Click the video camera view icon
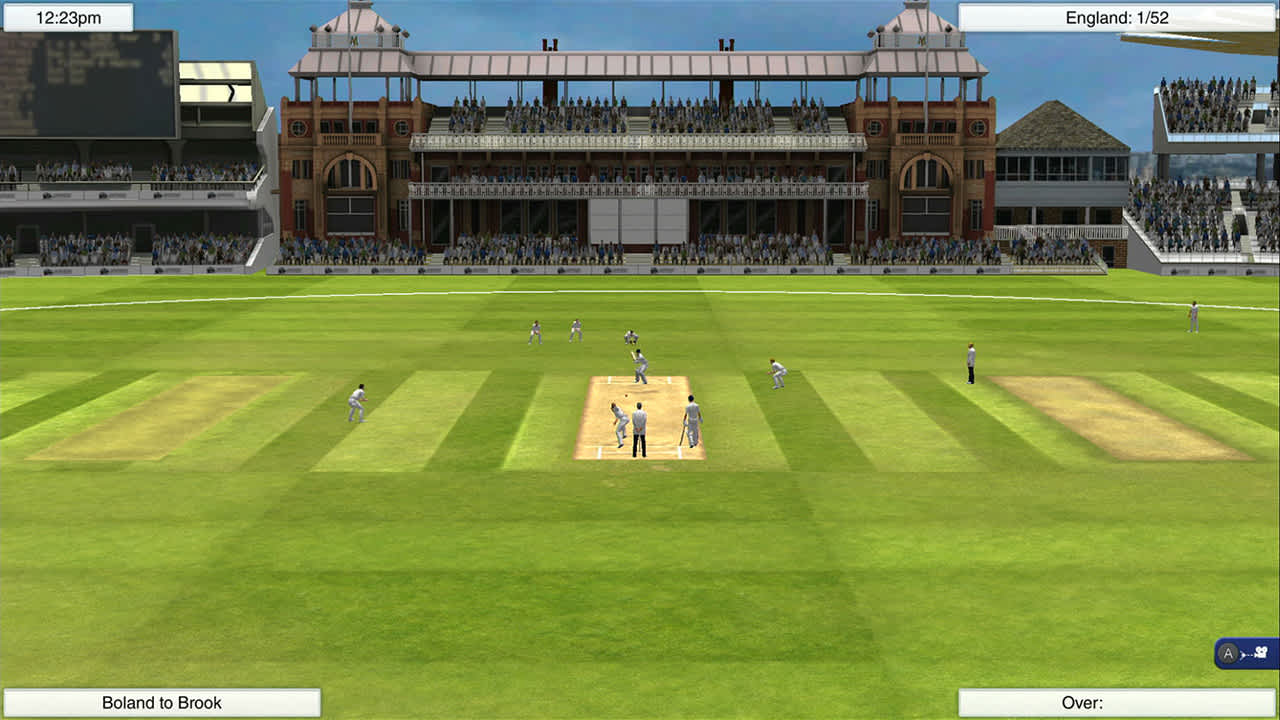Image resolution: width=1280 pixels, height=720 pixels. point(1262,653)
